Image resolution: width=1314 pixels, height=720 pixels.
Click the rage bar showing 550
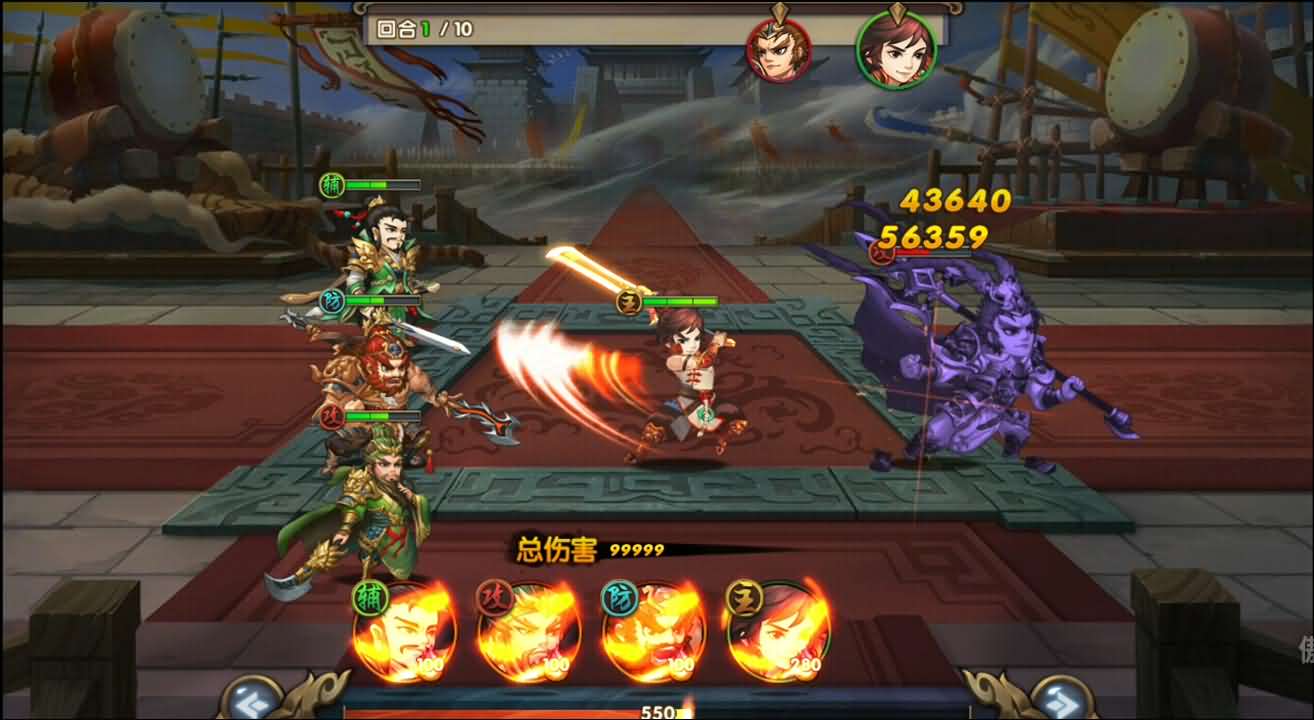[657, 713]
